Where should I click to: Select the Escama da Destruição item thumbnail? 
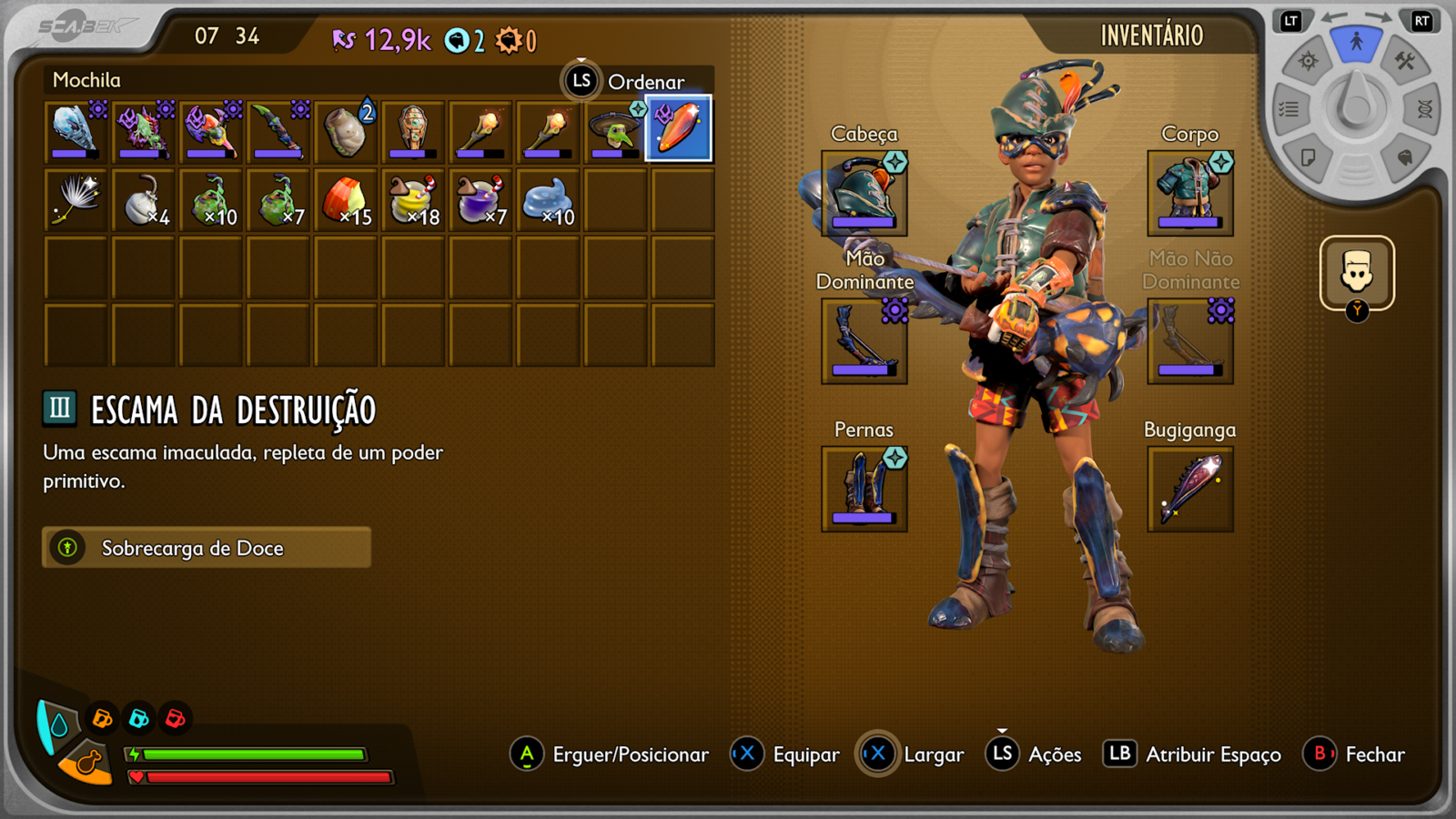pos(676,129)
